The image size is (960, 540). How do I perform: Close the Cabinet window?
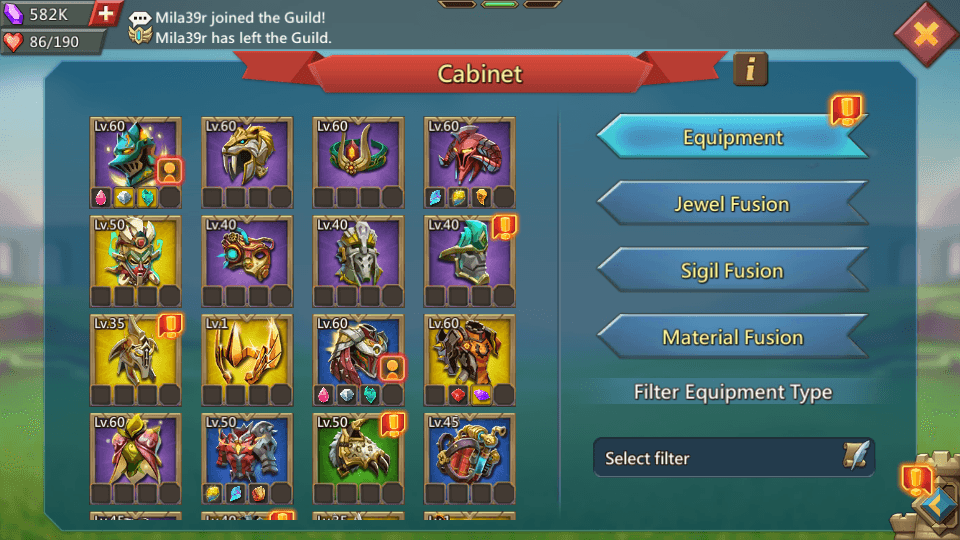tap(926, 35)
